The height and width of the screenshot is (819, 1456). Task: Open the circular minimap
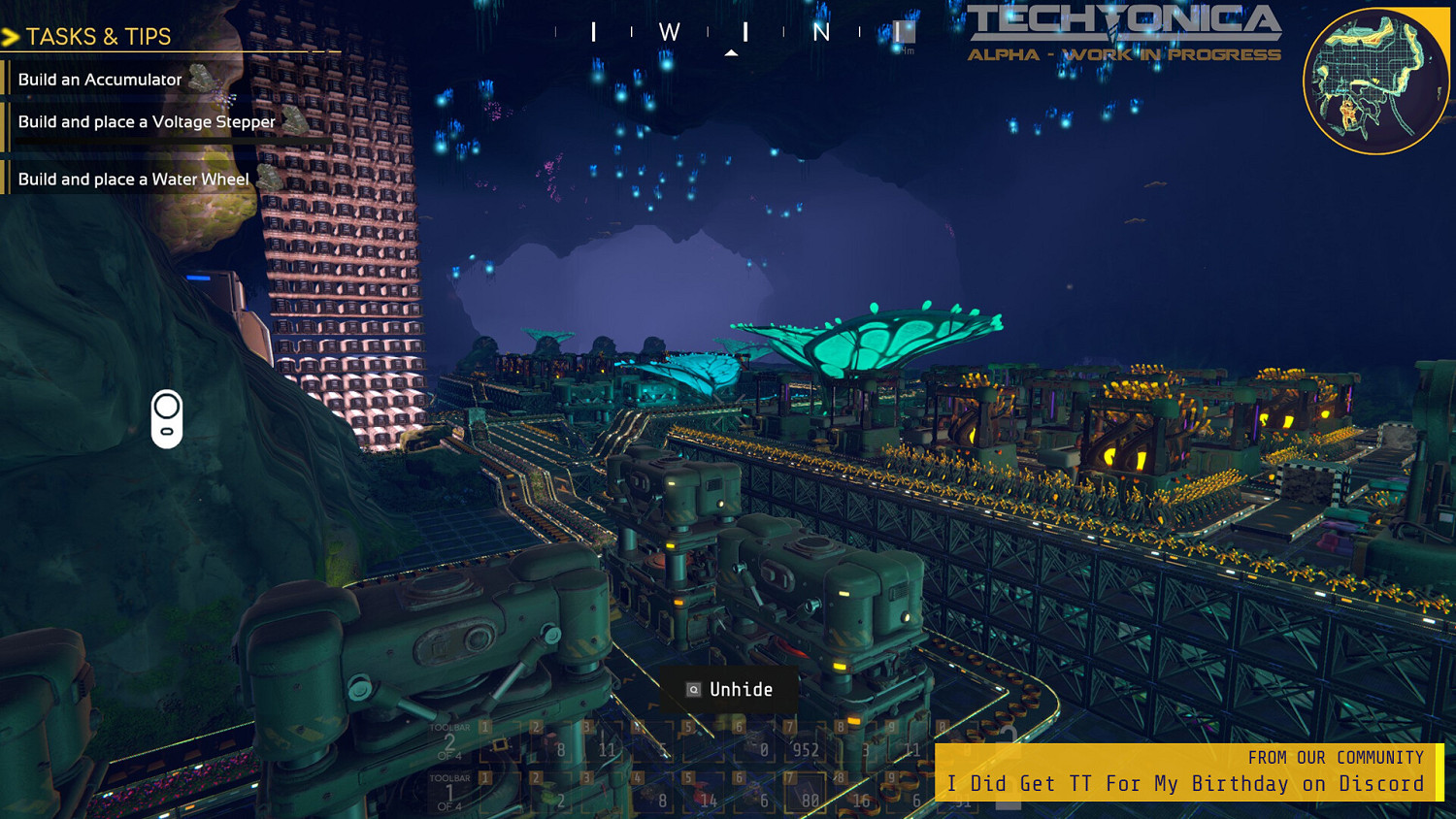click(1375, 82)
